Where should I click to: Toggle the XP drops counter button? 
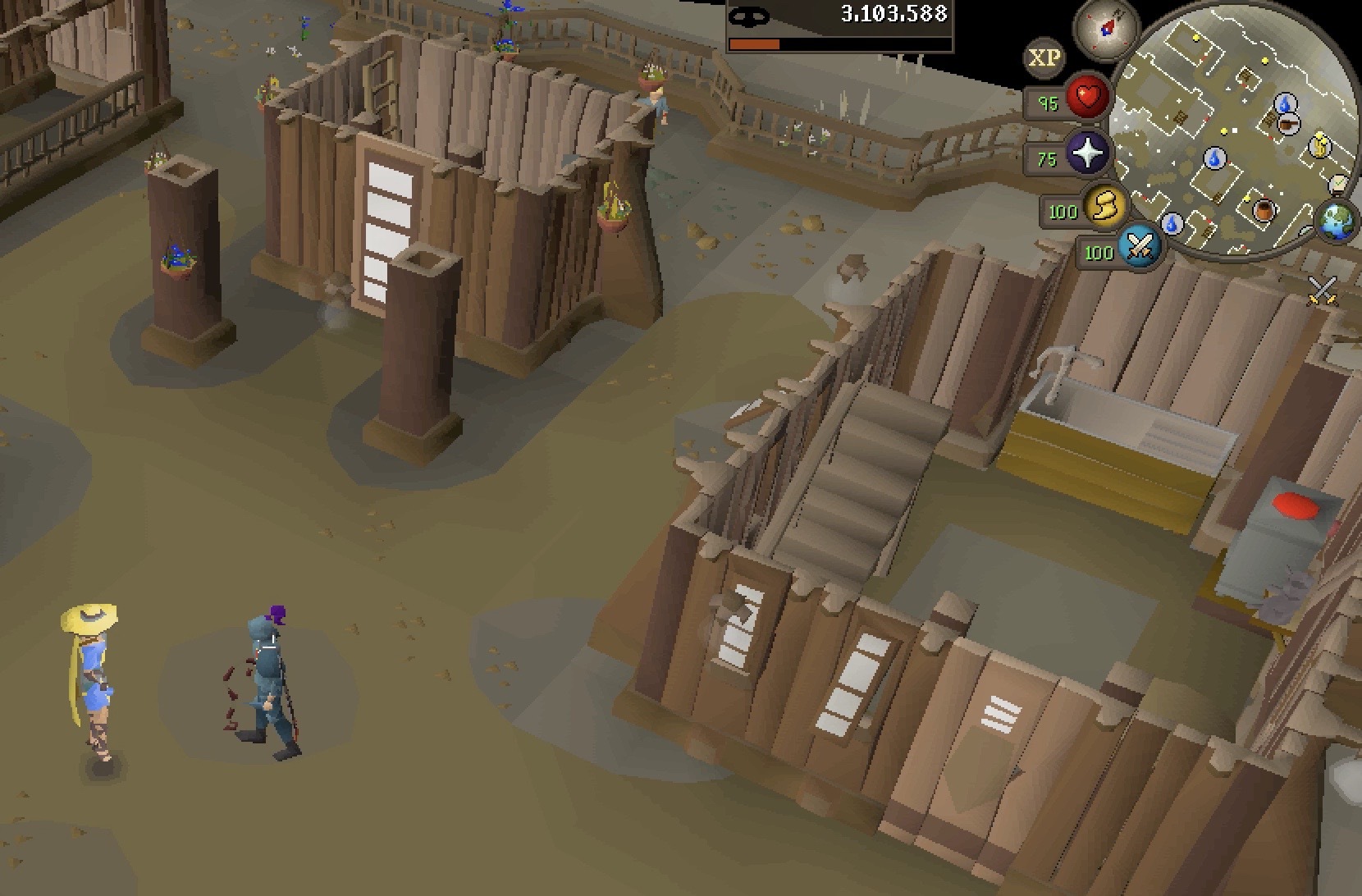click(x=1044, y=58)
